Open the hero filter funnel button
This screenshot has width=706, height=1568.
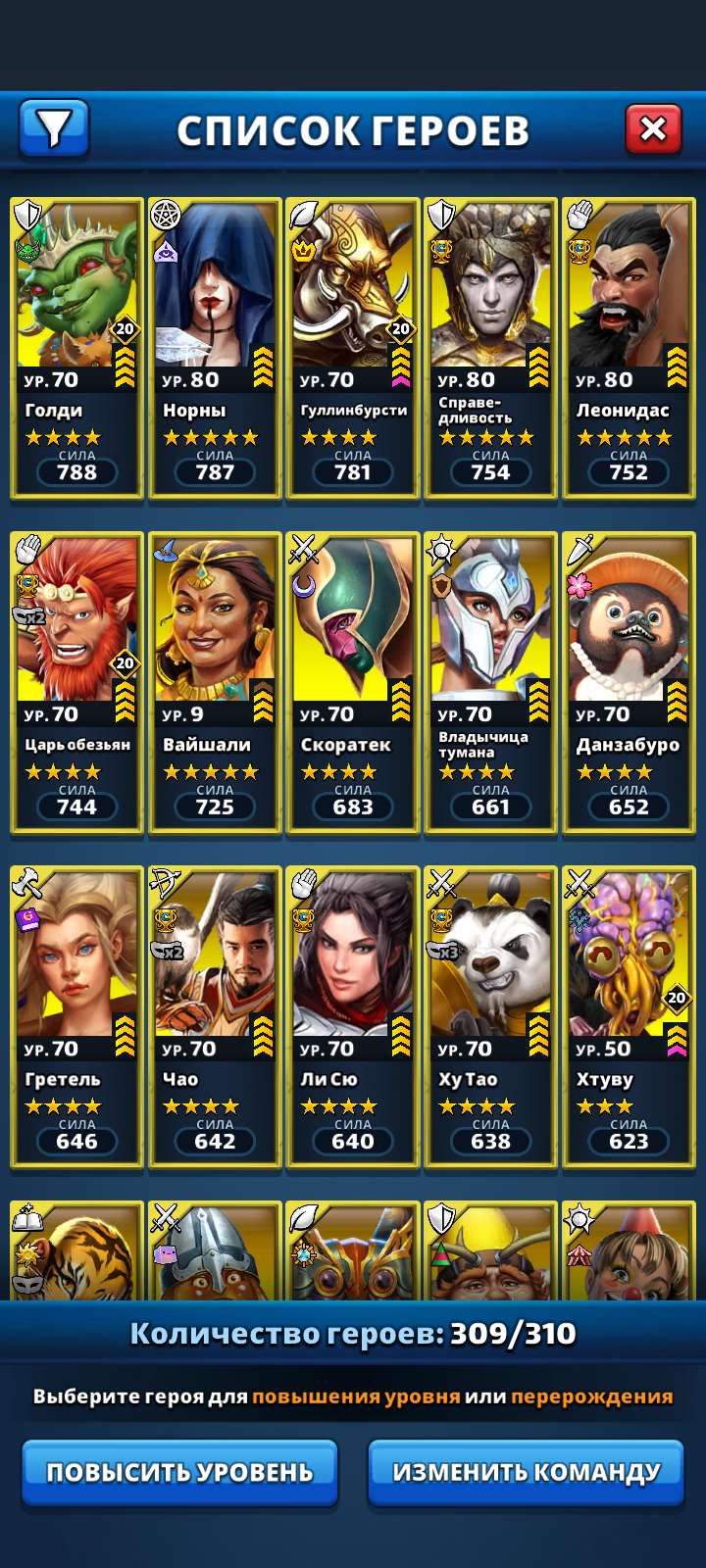point(54,128)
